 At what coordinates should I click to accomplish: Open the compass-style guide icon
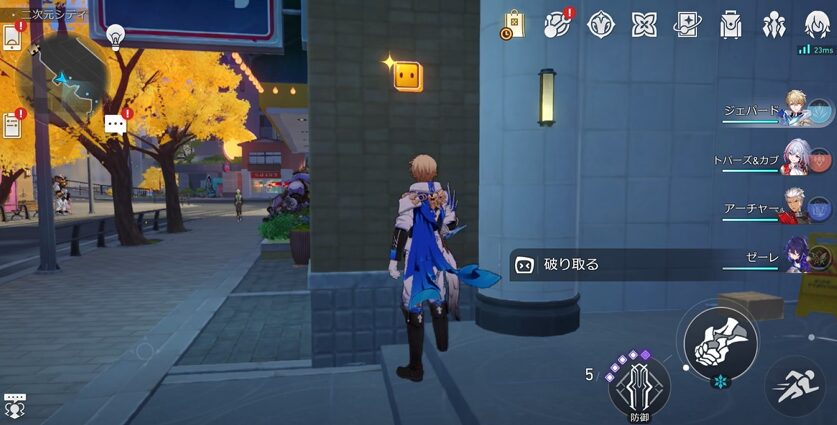[x=600, y=24]
